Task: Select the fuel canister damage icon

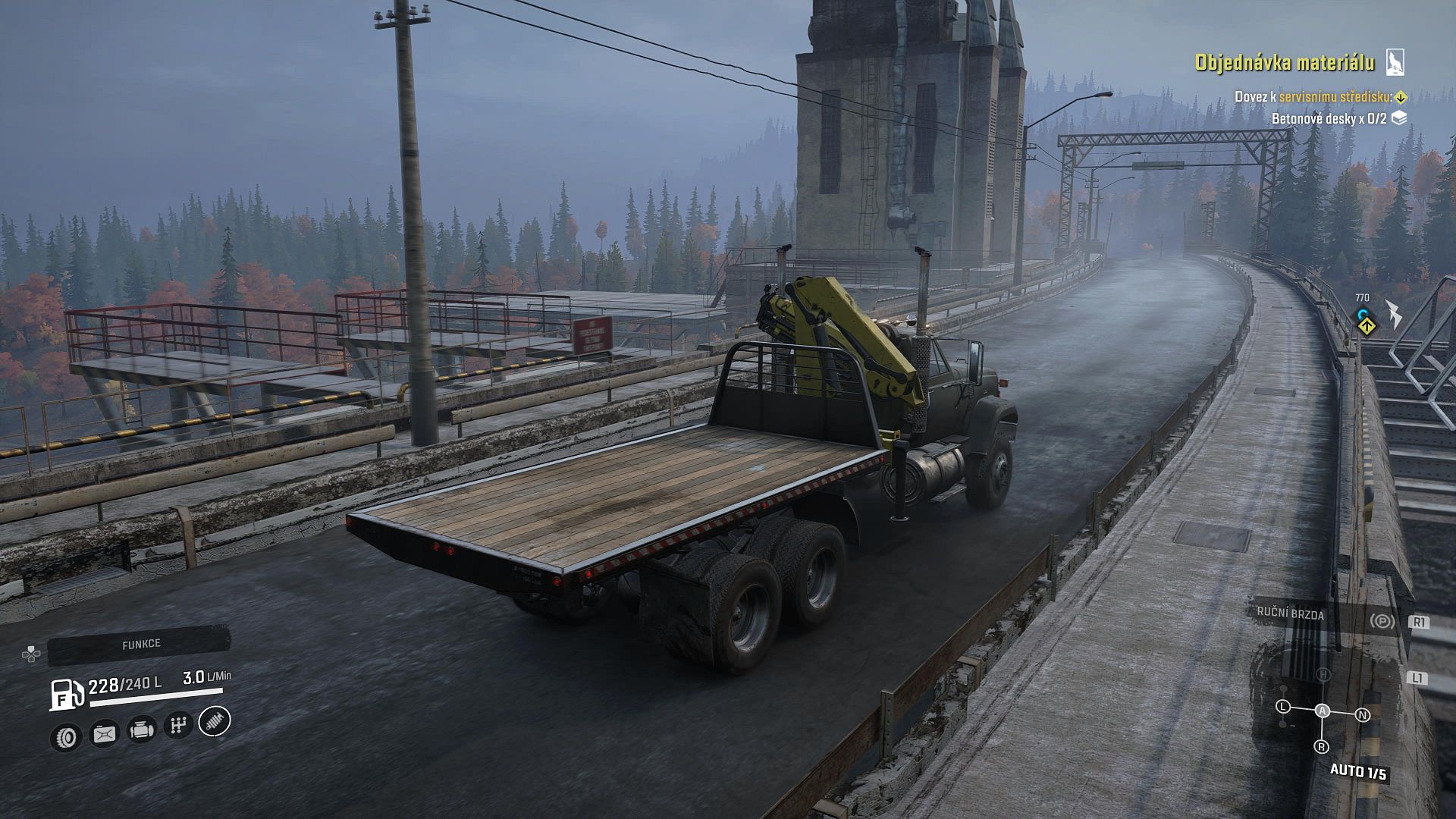Action: (x=104, y=733)
